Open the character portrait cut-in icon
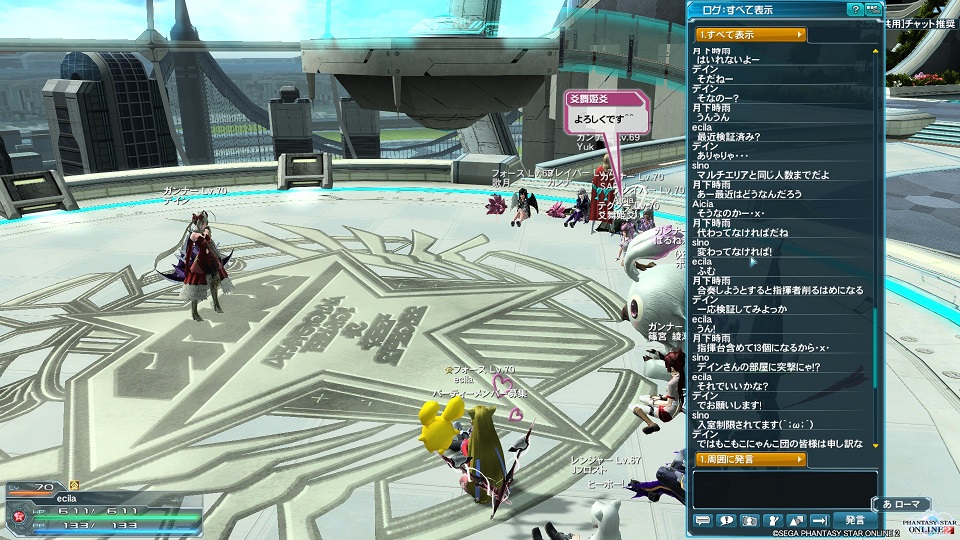 click(x=750, y=520)
